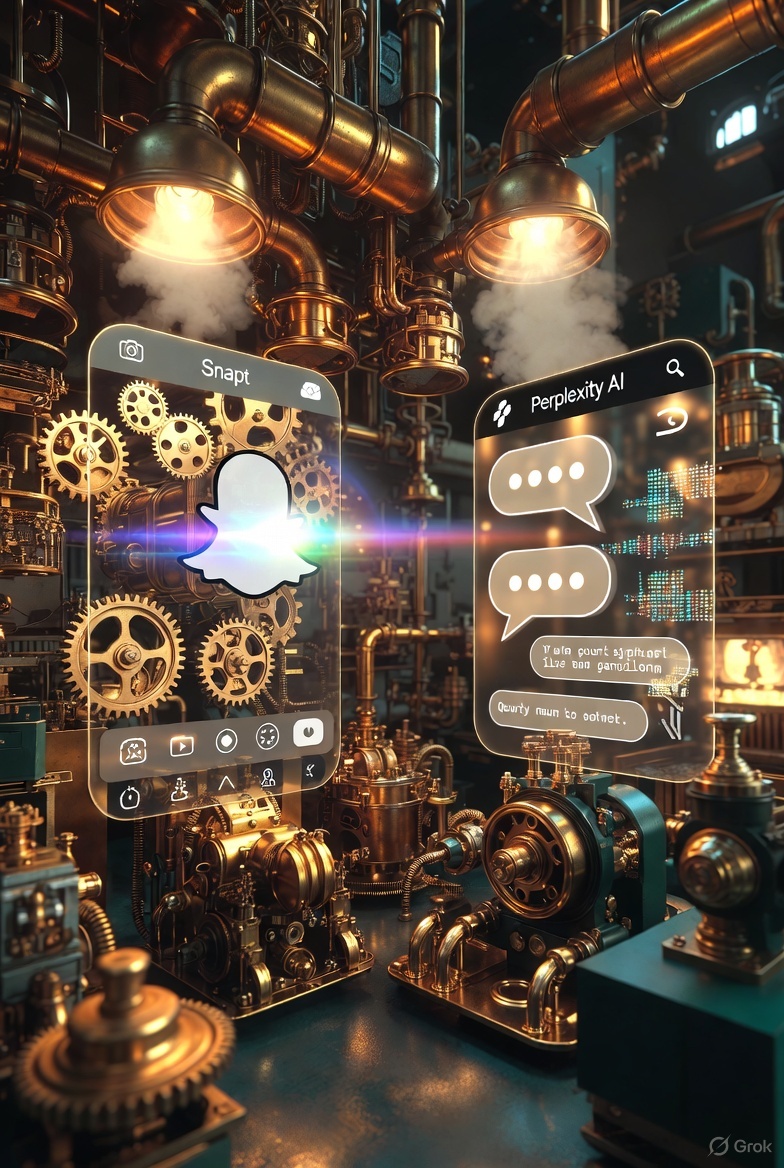Viewport: 784px width, 1168px height.
Task: Activate the circular record button
Action: (226, 742)
